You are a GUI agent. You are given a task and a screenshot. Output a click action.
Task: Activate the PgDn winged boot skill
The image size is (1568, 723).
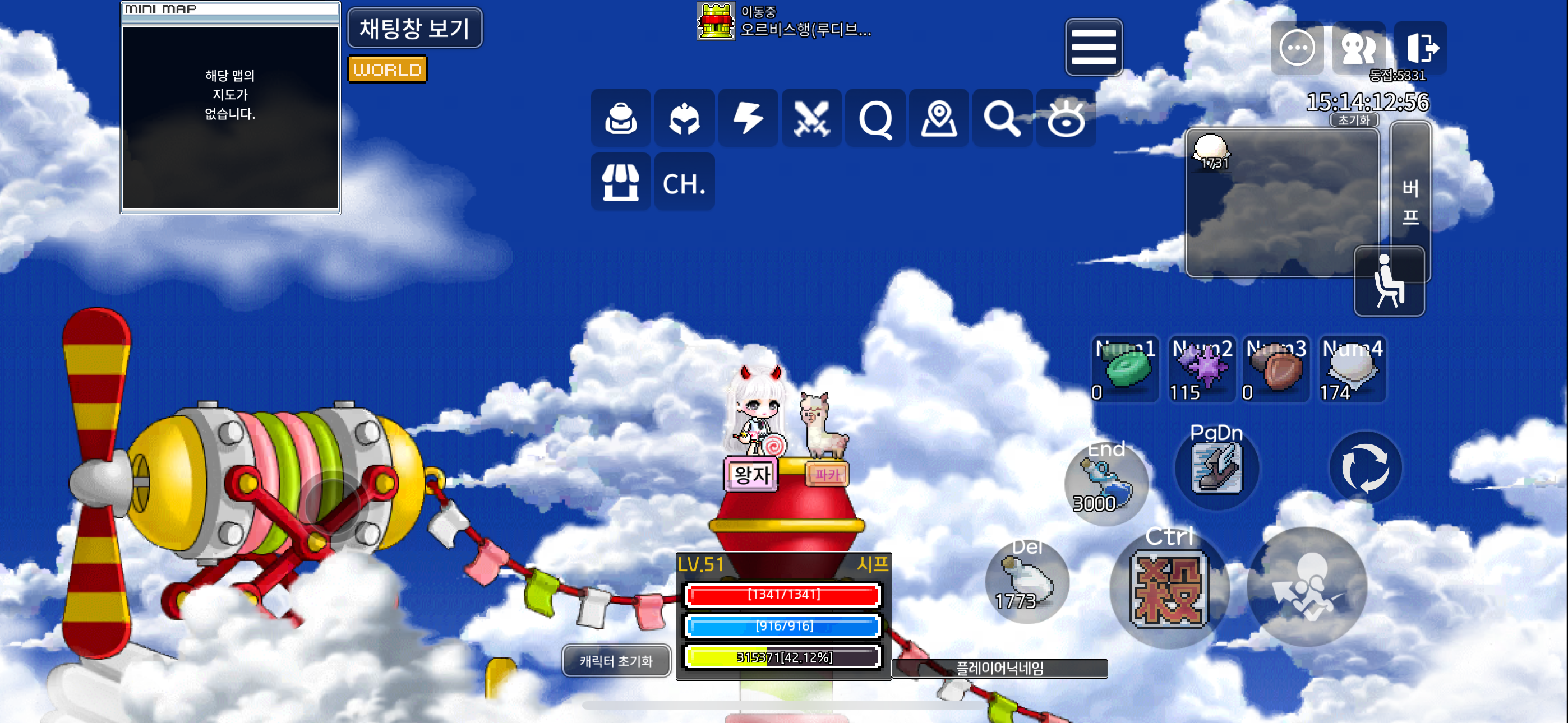tap(1216, 468)
